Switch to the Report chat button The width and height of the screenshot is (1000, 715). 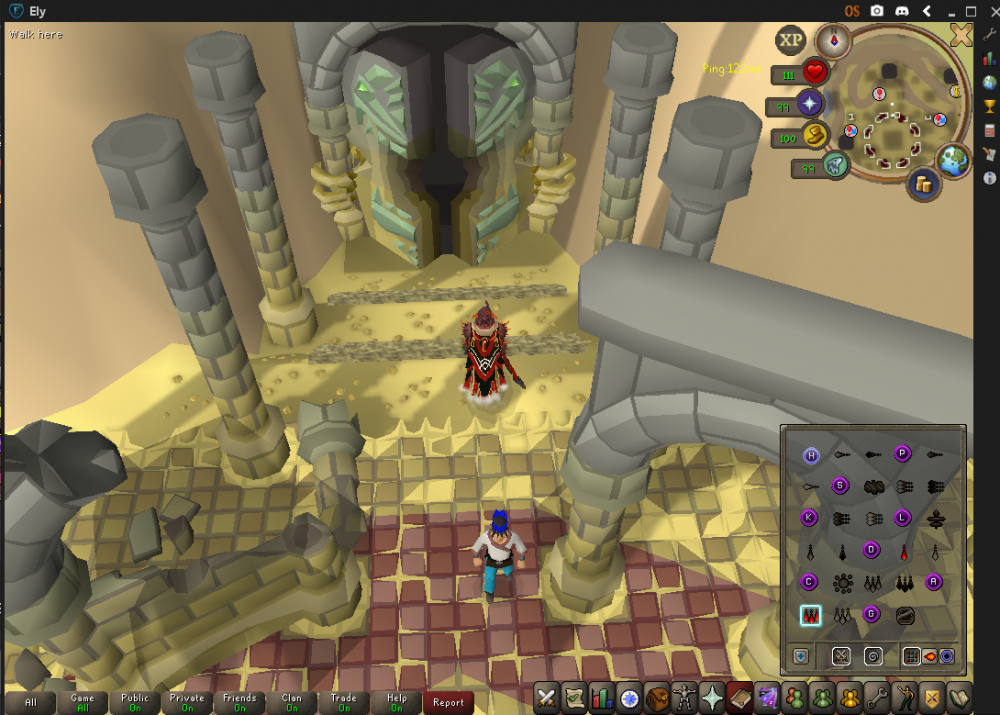(x=448, y=702)
